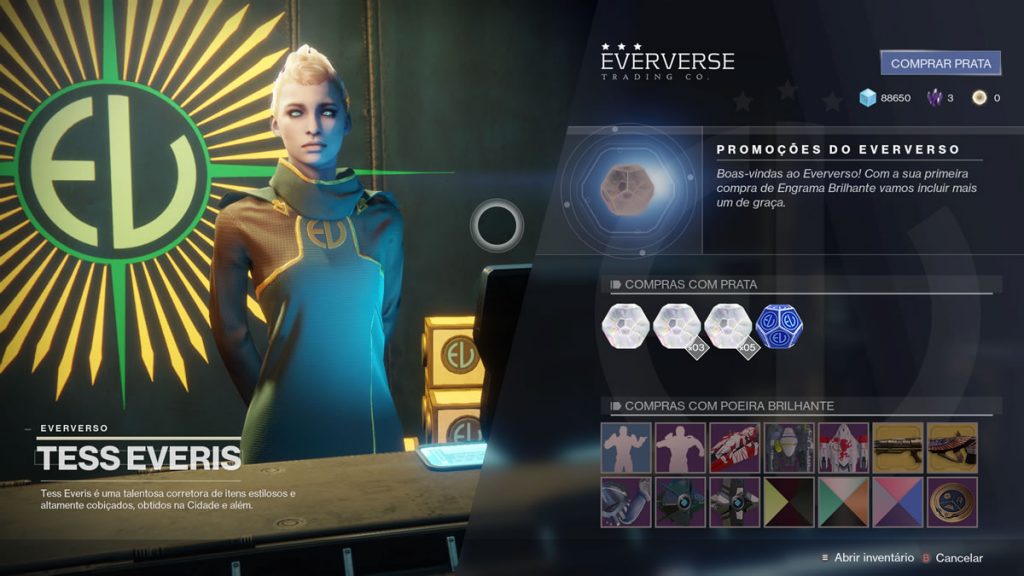Select the teal, pink and orange shader

843,501
